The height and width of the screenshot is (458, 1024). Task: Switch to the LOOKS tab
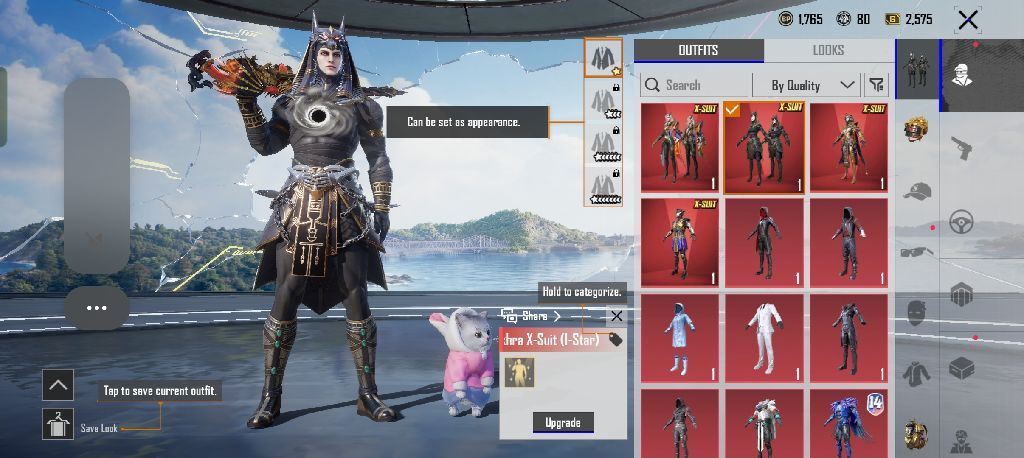pyautogui.click(x=828, y=50)
